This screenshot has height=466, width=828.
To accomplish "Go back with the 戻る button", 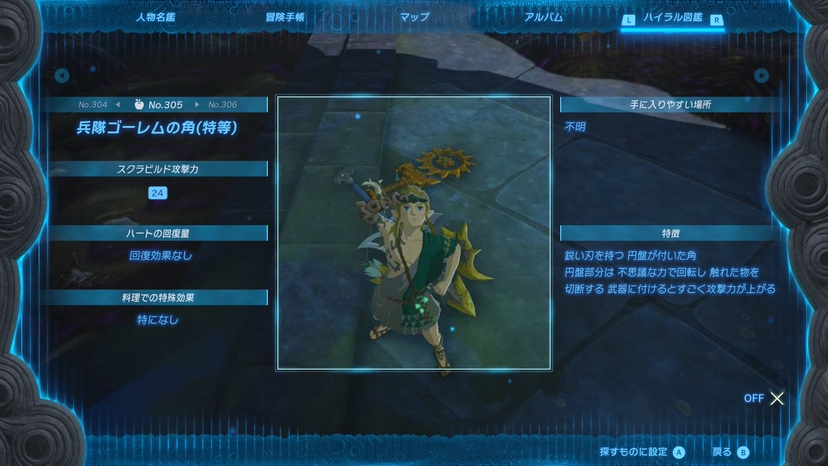I will coord(729,452).
